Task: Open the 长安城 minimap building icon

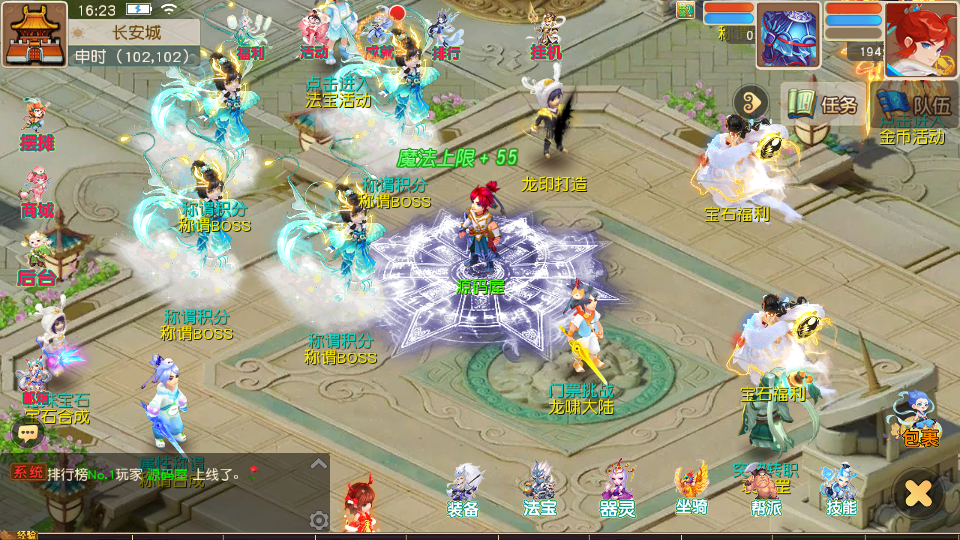Action: (34, 34)
